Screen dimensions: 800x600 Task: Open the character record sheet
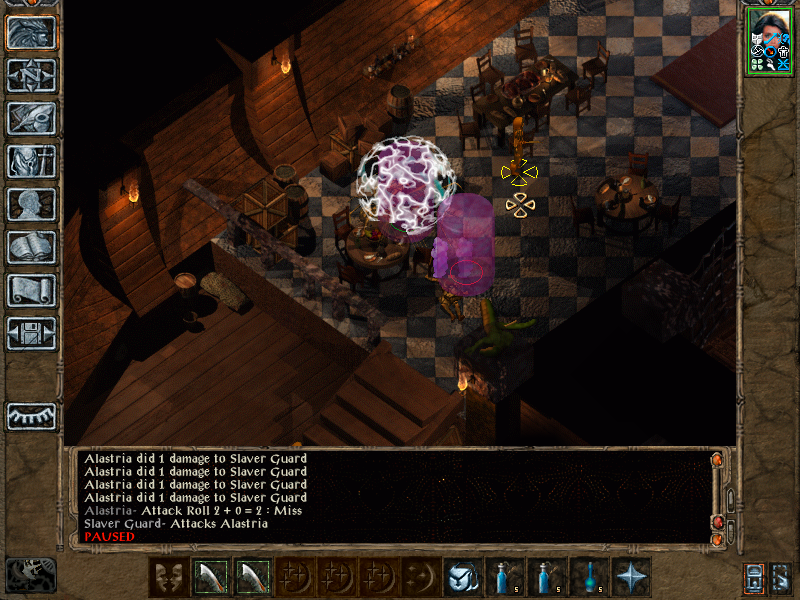tap(32, 204)
